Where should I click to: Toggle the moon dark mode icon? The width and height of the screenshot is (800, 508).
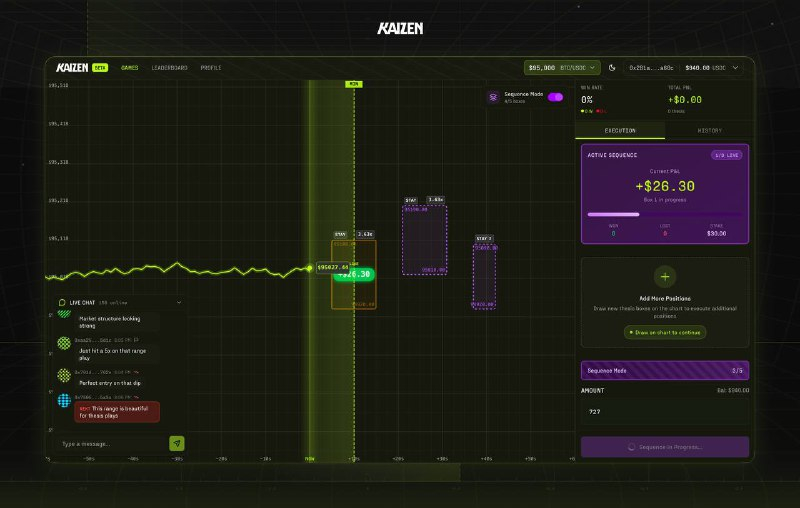(x=612, y=68)
